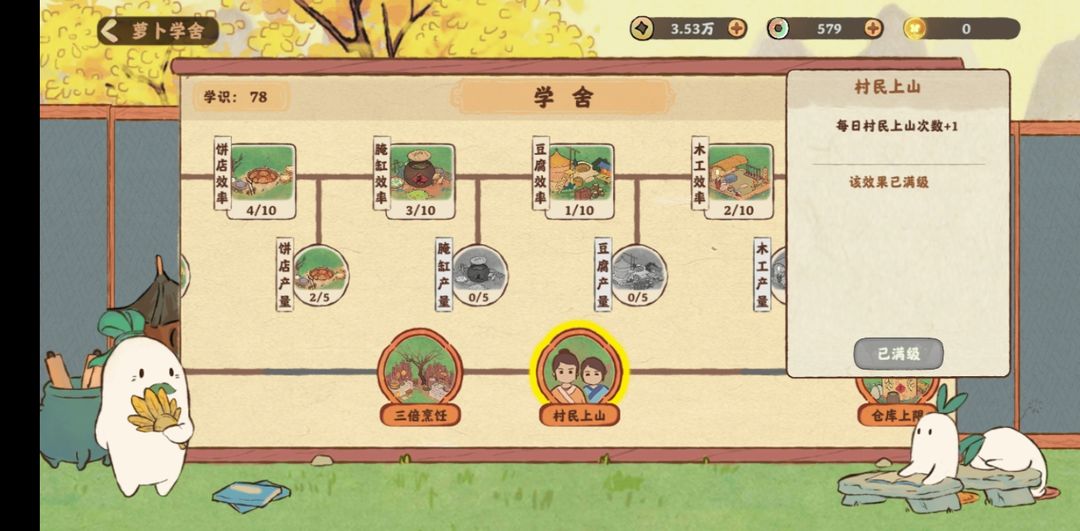Add more jade currency with plus button
Screen dimensions: 1080x531
873,28
